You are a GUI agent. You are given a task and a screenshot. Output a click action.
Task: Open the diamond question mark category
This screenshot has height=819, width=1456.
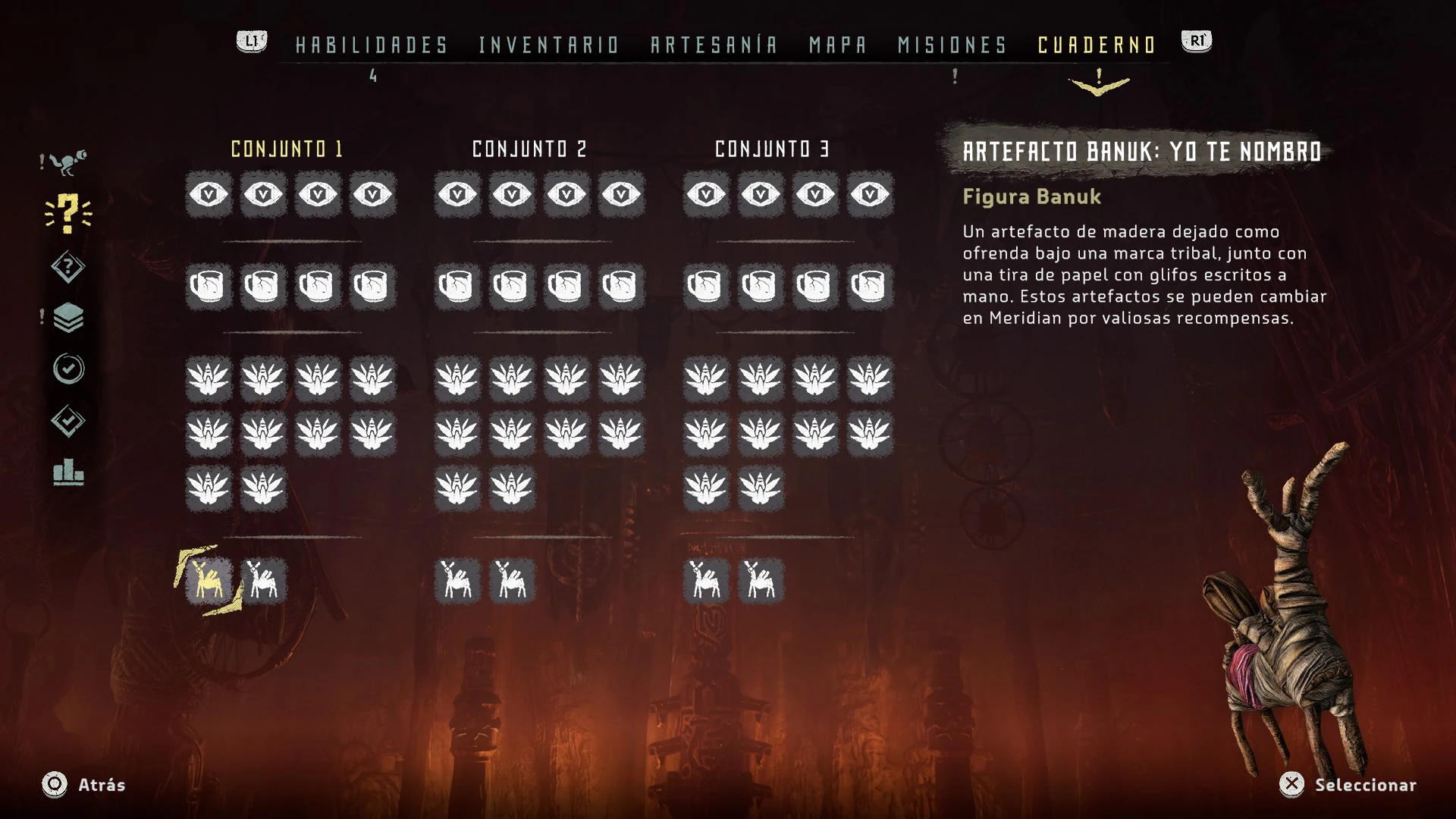click(x=68, y=267)
